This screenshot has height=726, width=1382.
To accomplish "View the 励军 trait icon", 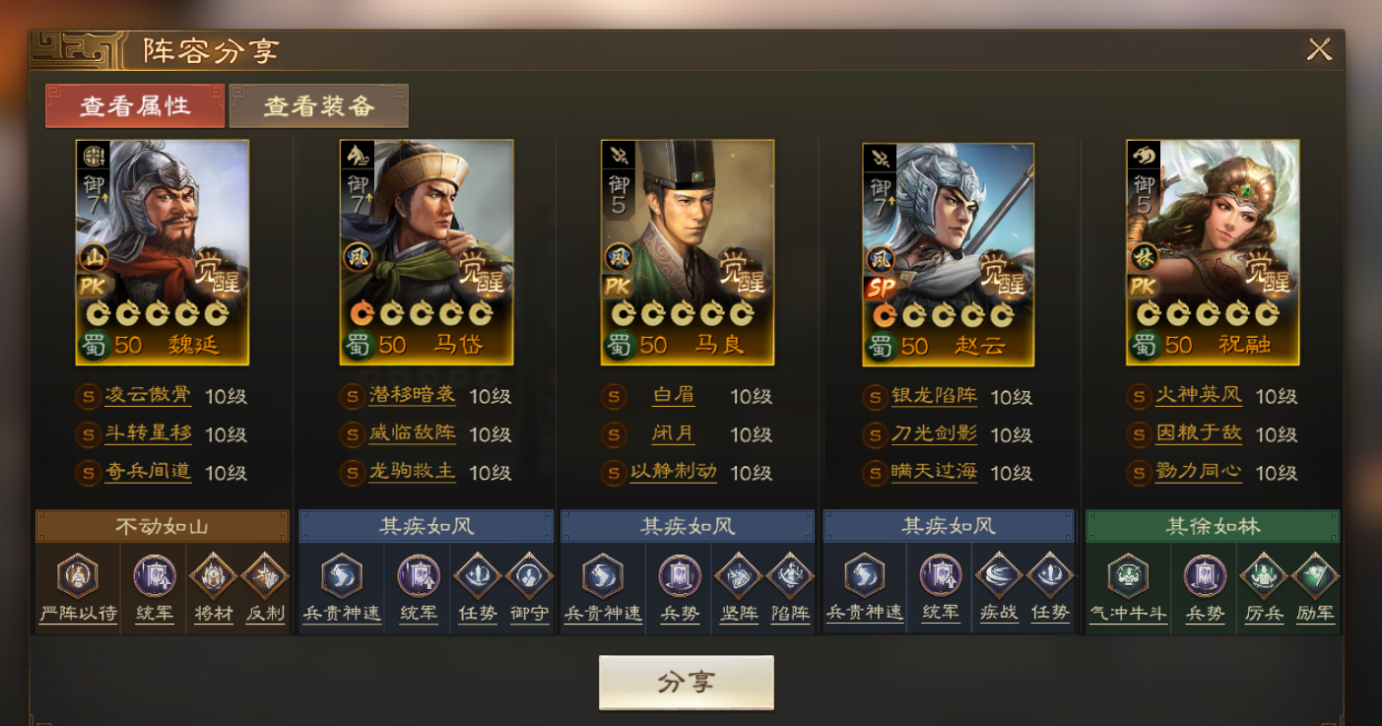I will [x=1313, y=576].
